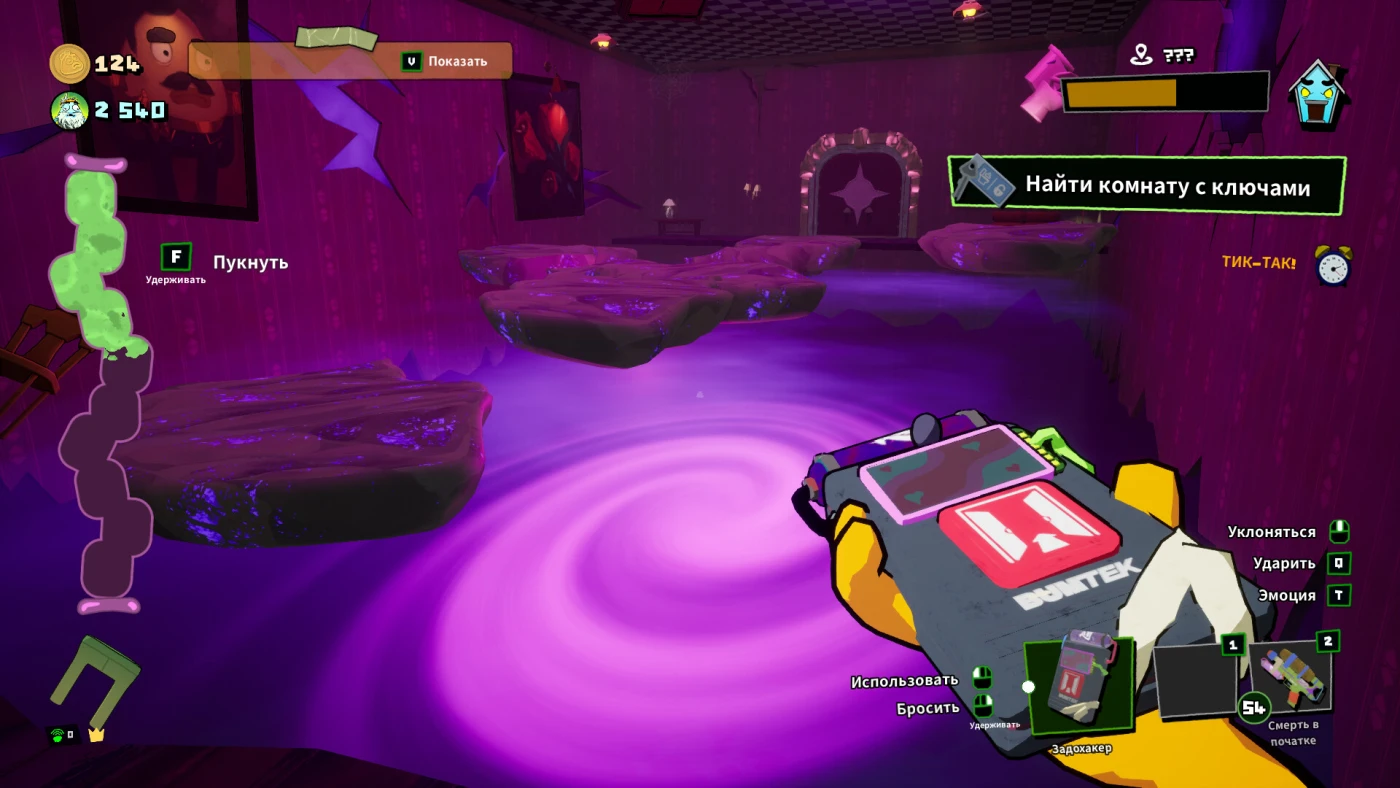The width and height of the screenshot is (1400, 788).
Task: Click the blue house icon
Action: click(x=1319, y=93)
